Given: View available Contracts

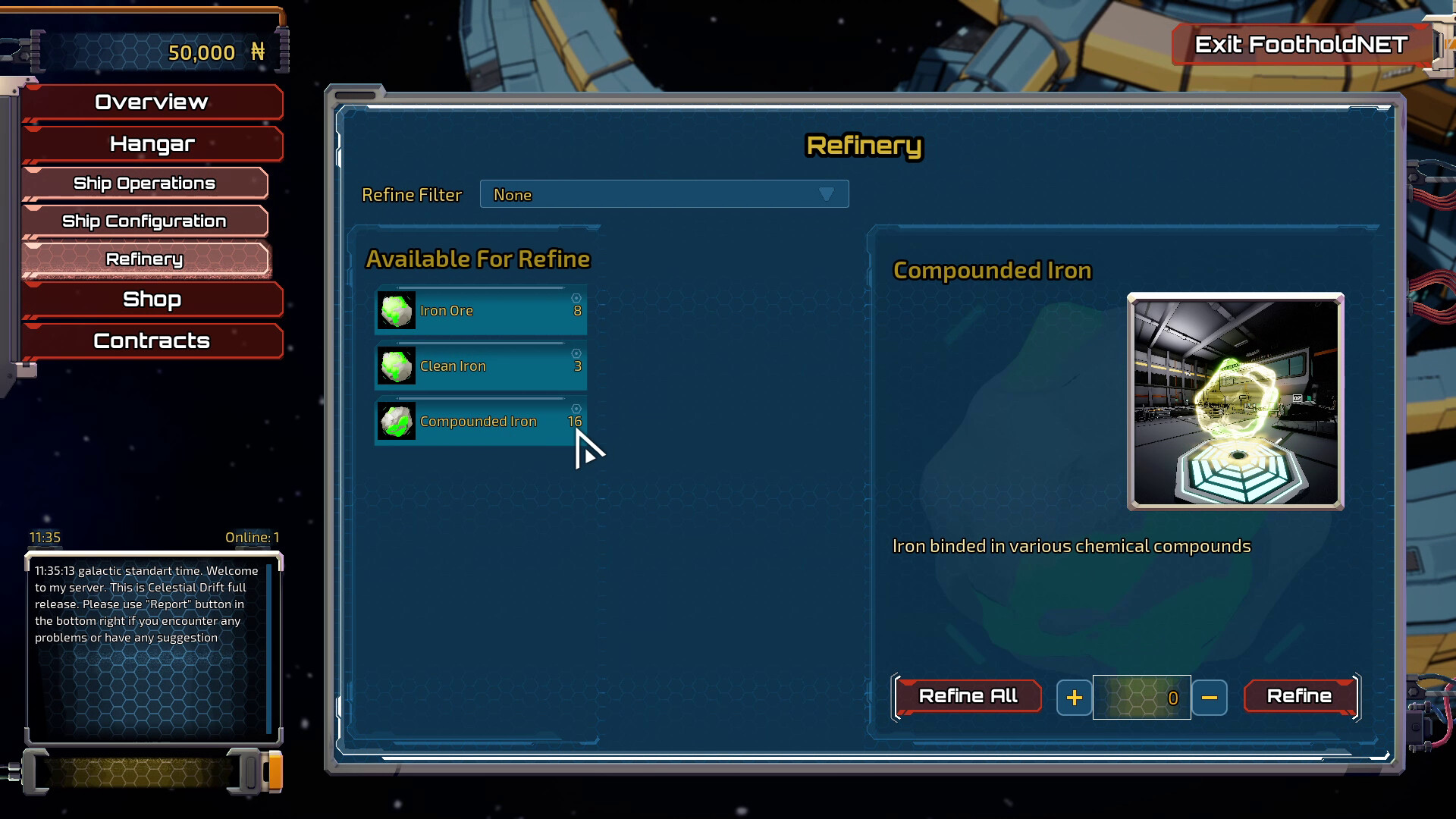Looking at the screenshot, I should point(152,341).
